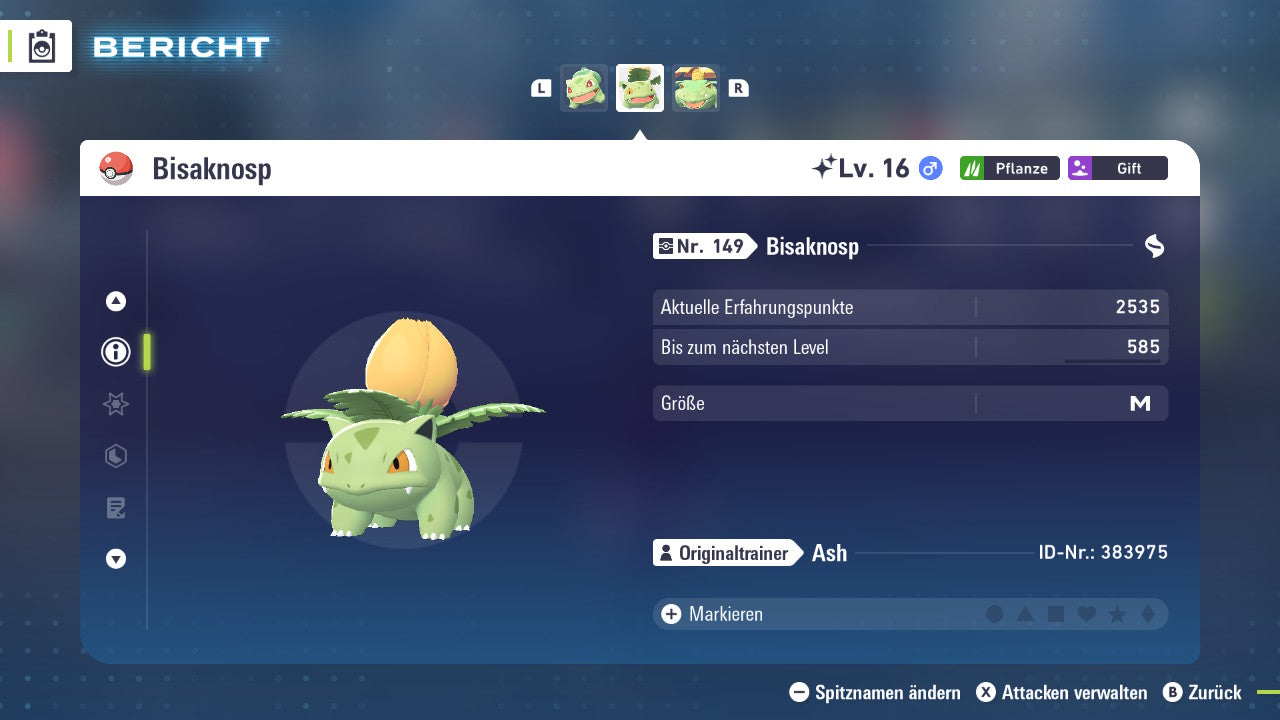1280x720 pixels.
Task: Open the Markieren plus button
Action: 671,614
